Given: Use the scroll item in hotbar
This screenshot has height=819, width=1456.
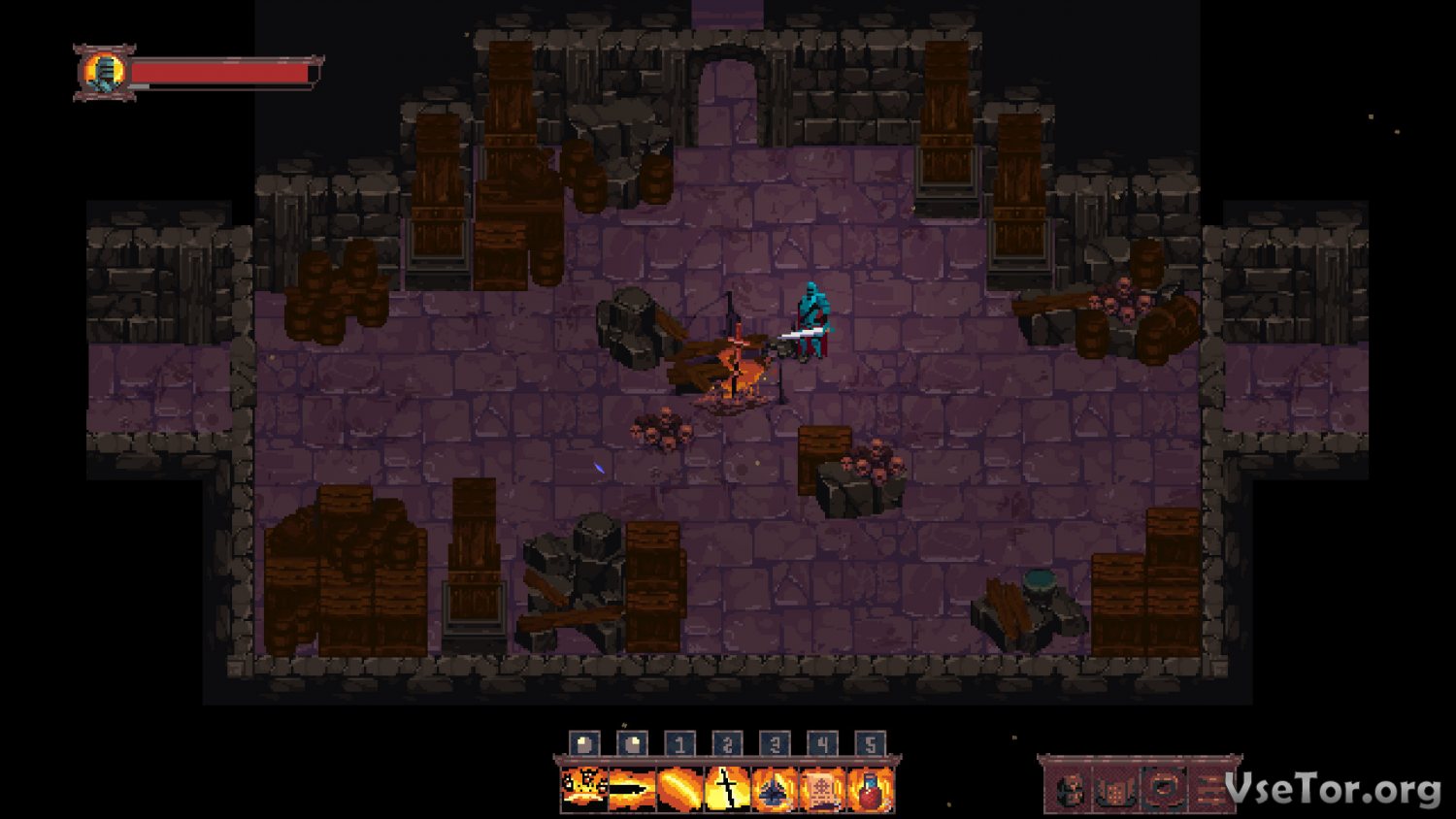Looking at the screenshot, I should pos(822,789).
